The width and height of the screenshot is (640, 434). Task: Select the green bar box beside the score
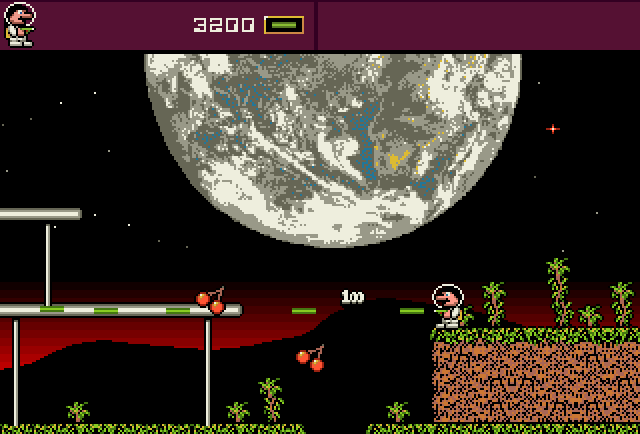click(x=284, y=25)
